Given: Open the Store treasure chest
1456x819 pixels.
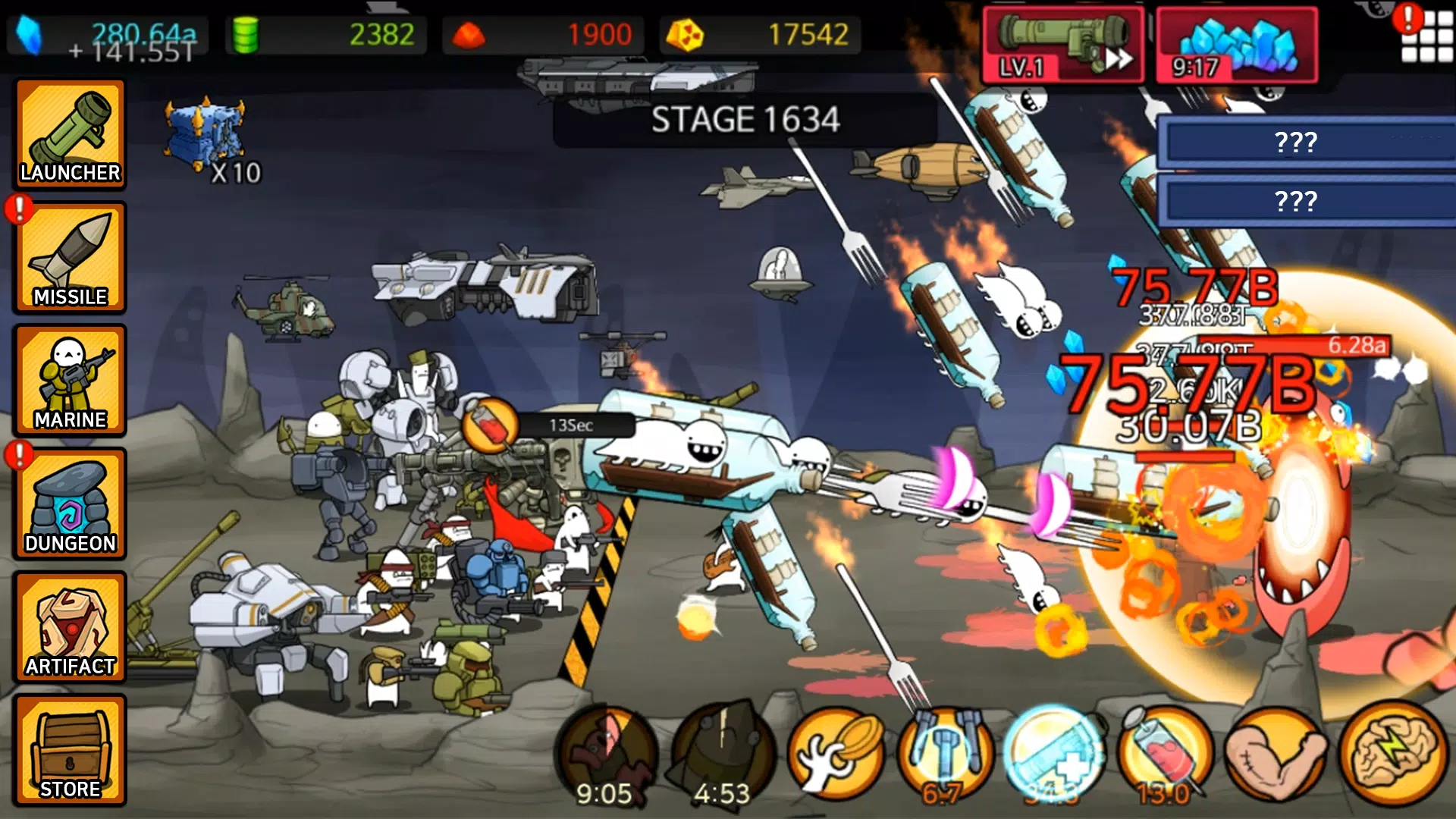Looking at the screenshot, I should pos(71,751).
